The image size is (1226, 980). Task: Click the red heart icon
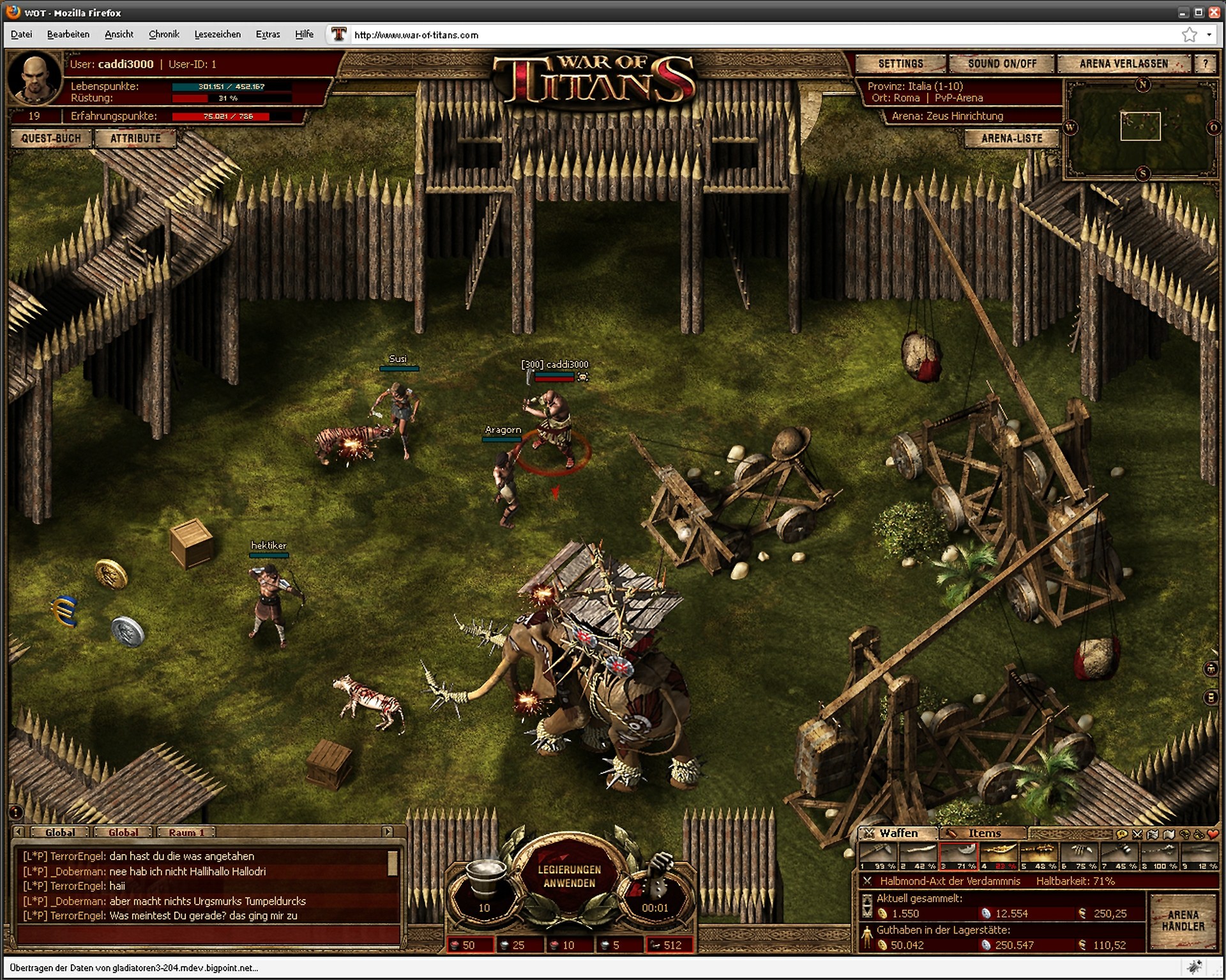1213,834
